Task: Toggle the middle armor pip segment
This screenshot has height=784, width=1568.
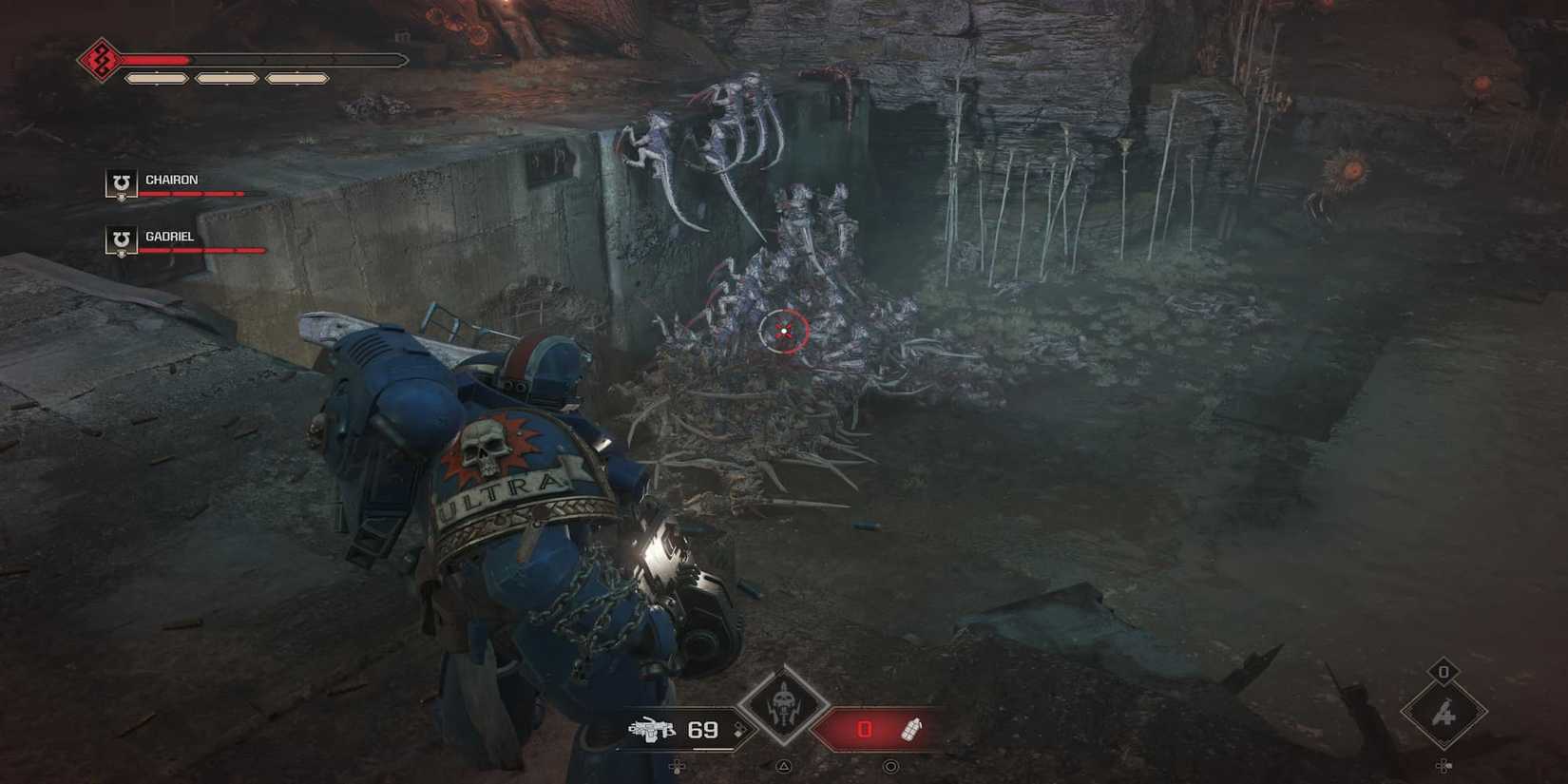Action: click(228, 76)
